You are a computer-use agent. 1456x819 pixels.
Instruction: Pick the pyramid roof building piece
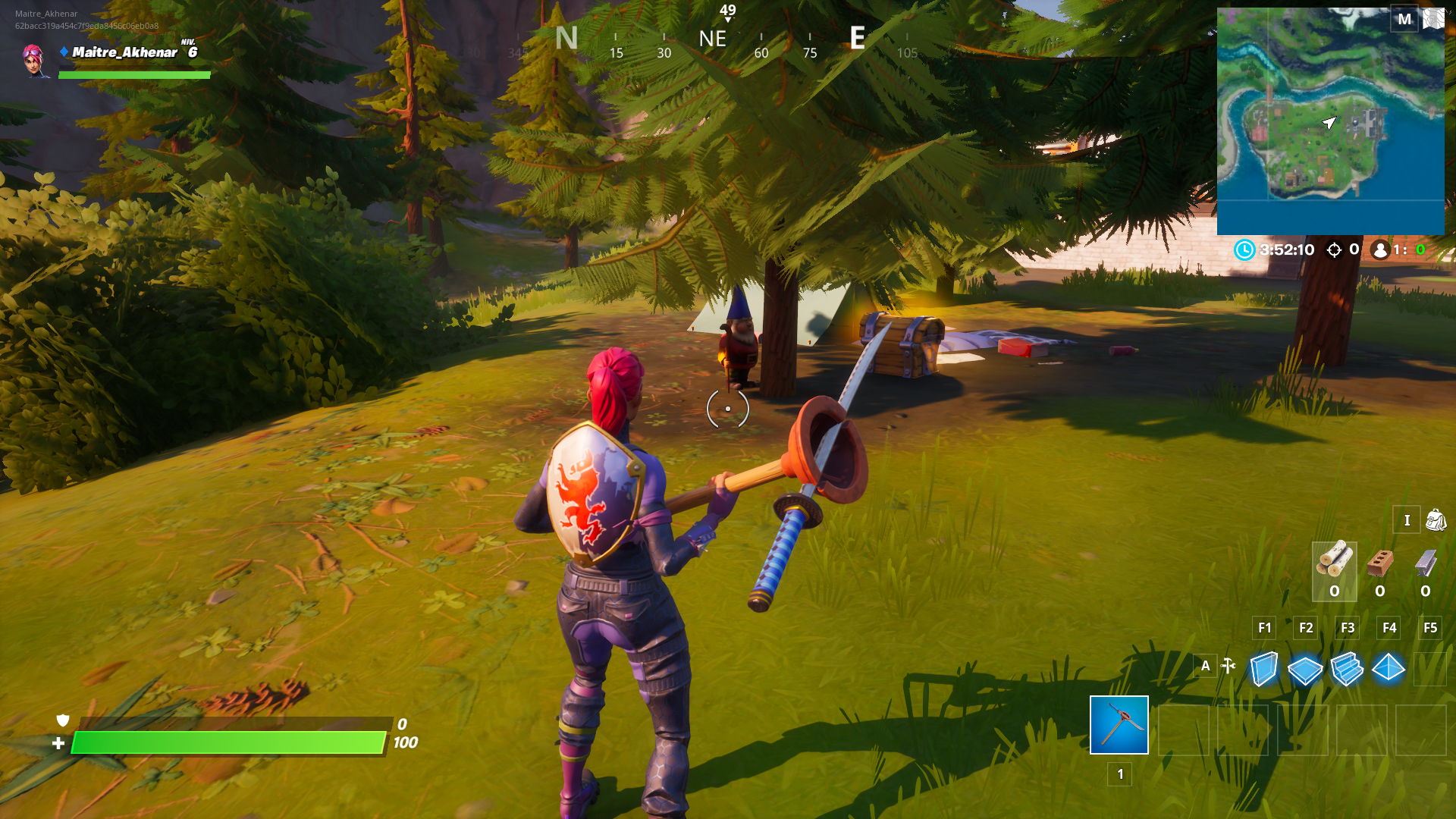[1389, 668]
